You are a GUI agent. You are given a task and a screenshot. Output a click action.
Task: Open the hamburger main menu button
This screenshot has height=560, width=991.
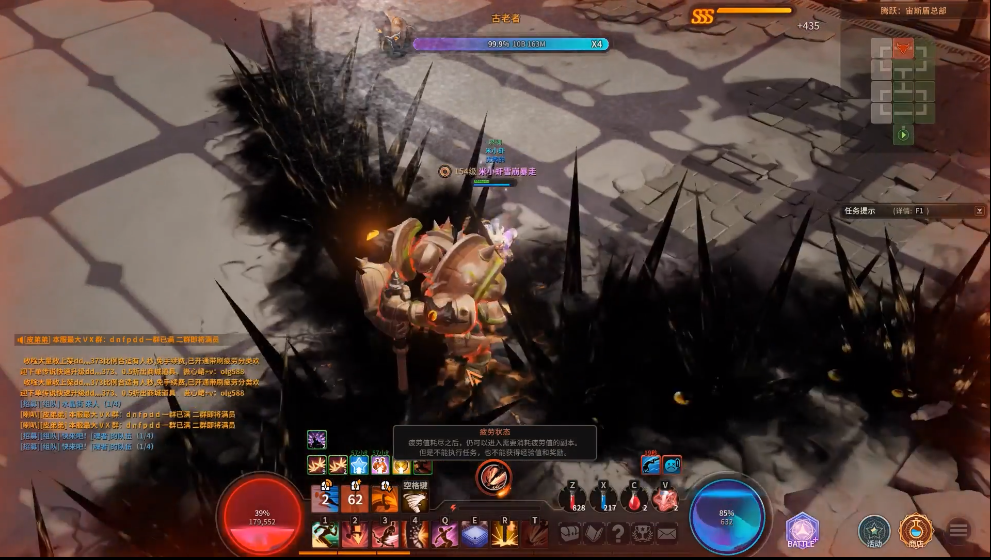click(x=959, y=530)
